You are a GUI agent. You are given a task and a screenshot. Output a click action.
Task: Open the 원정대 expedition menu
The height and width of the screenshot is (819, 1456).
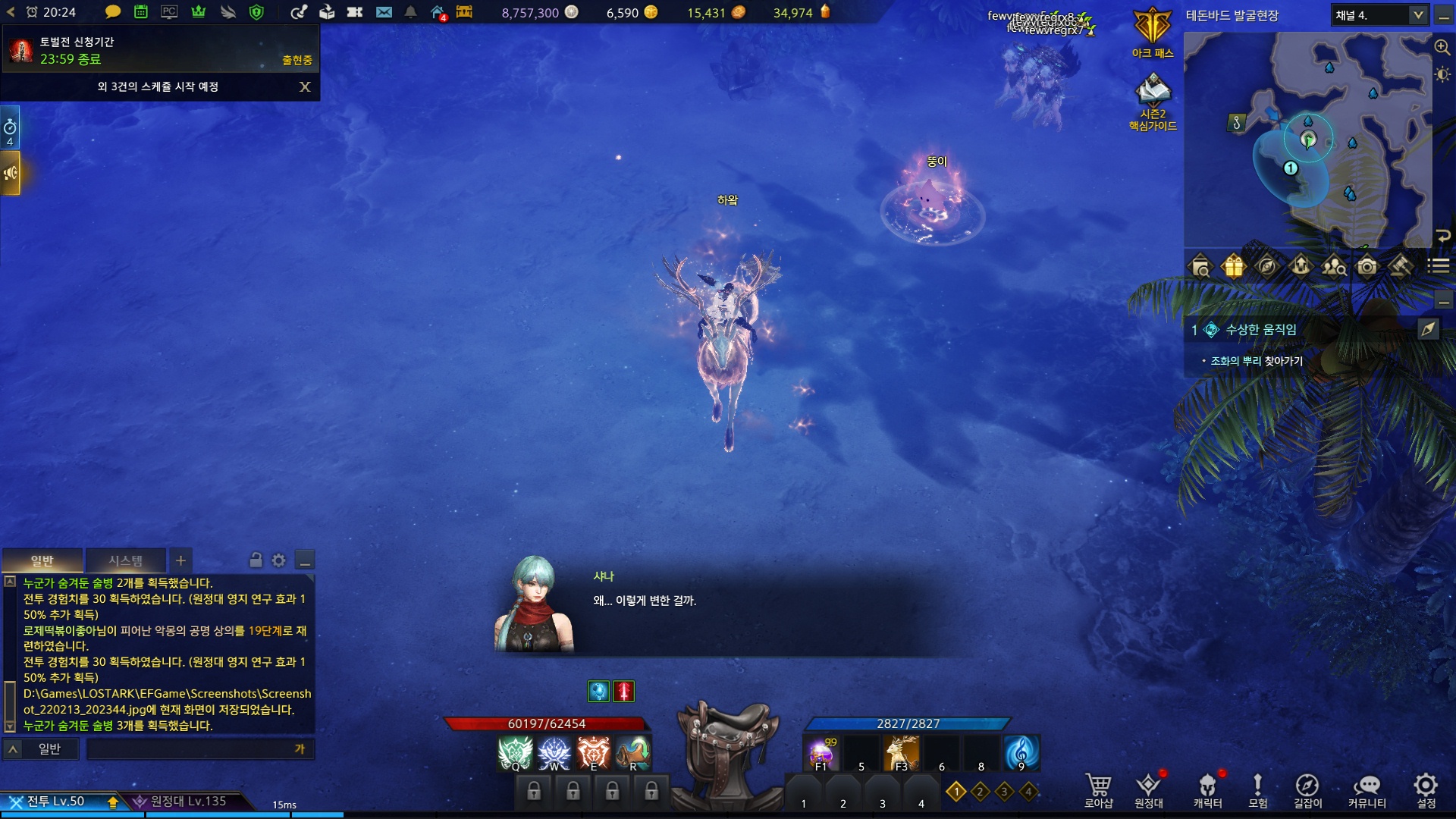[1148, 789]
